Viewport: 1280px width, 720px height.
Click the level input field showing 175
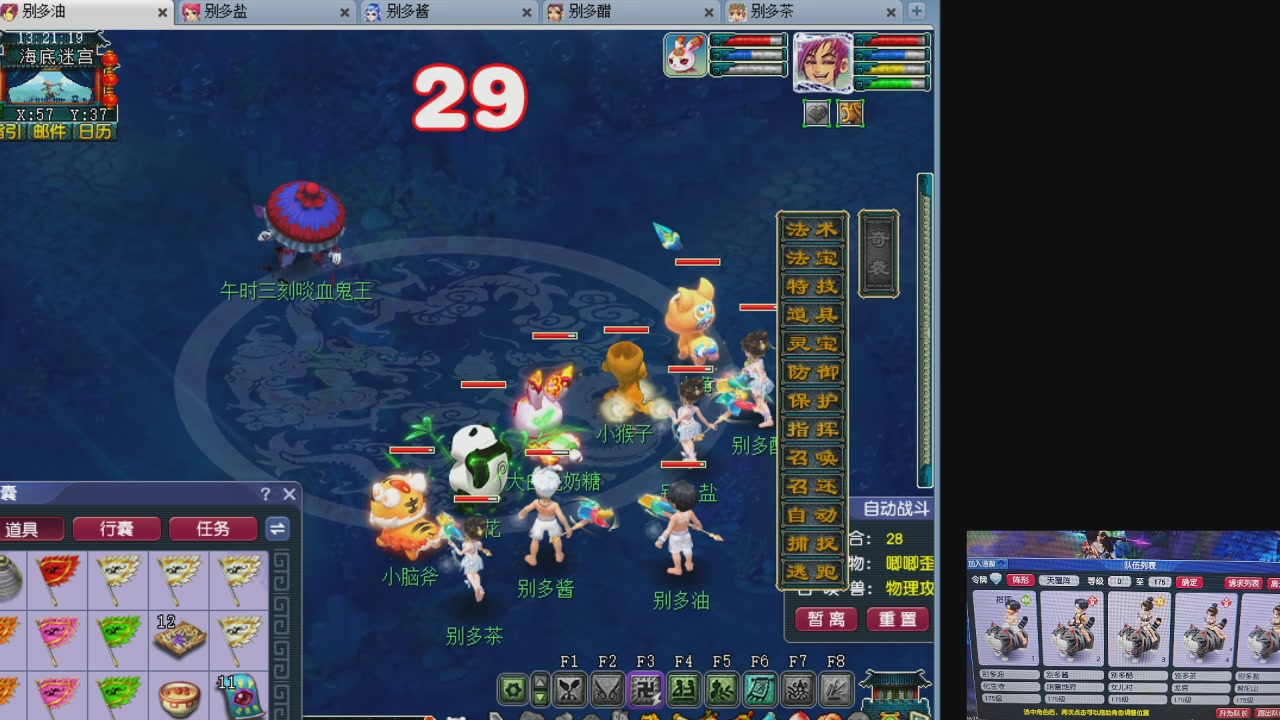coord(1159,581)
